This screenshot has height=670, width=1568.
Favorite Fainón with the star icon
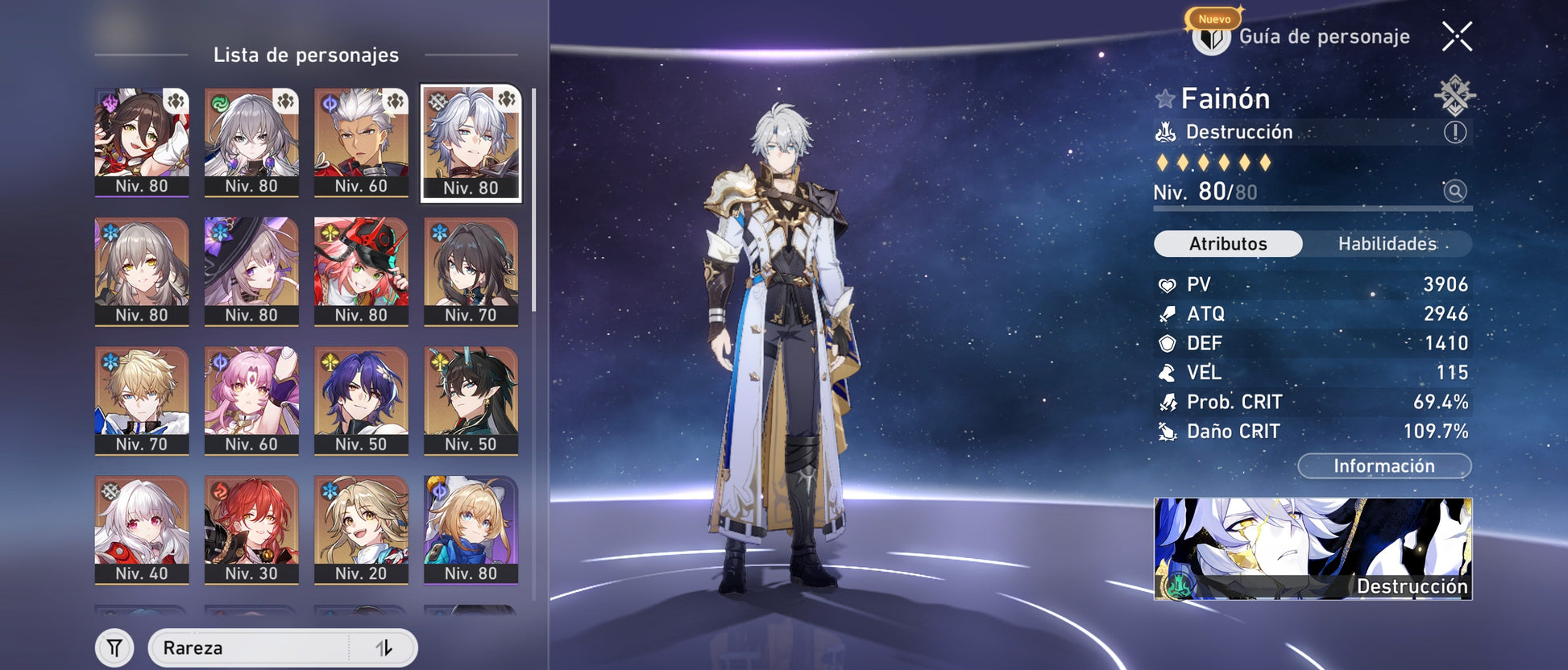pyautogui.click(x=1165, y=99)
